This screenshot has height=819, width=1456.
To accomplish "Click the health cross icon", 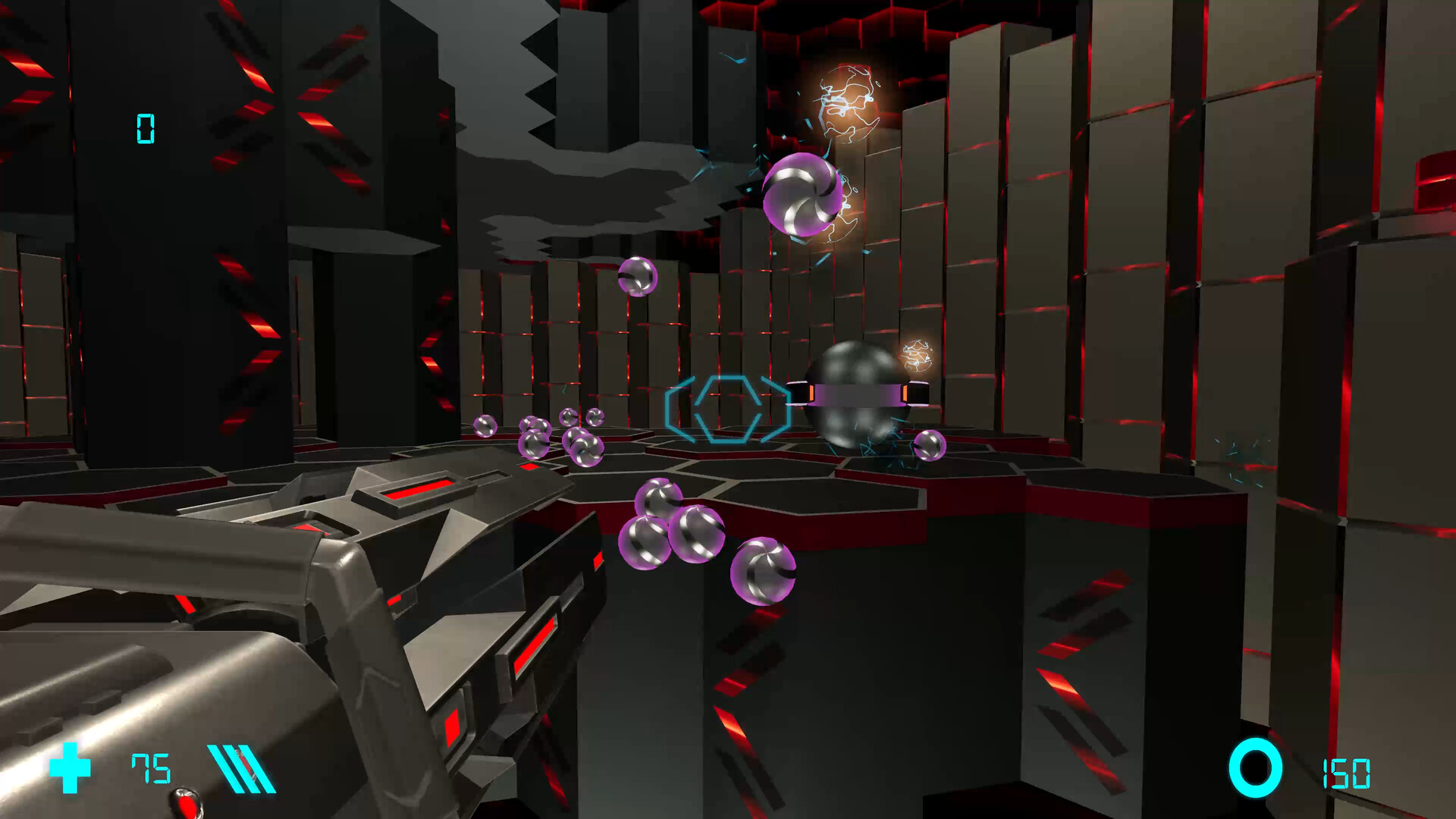I will pos(71,769).
